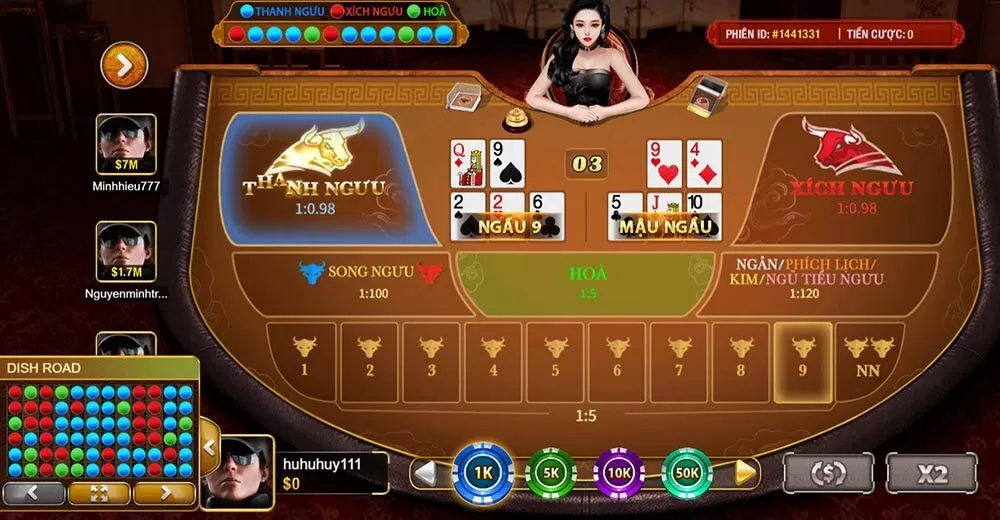
Task: Choose the bull number 1 bet tile
Action: click(303, 356)
